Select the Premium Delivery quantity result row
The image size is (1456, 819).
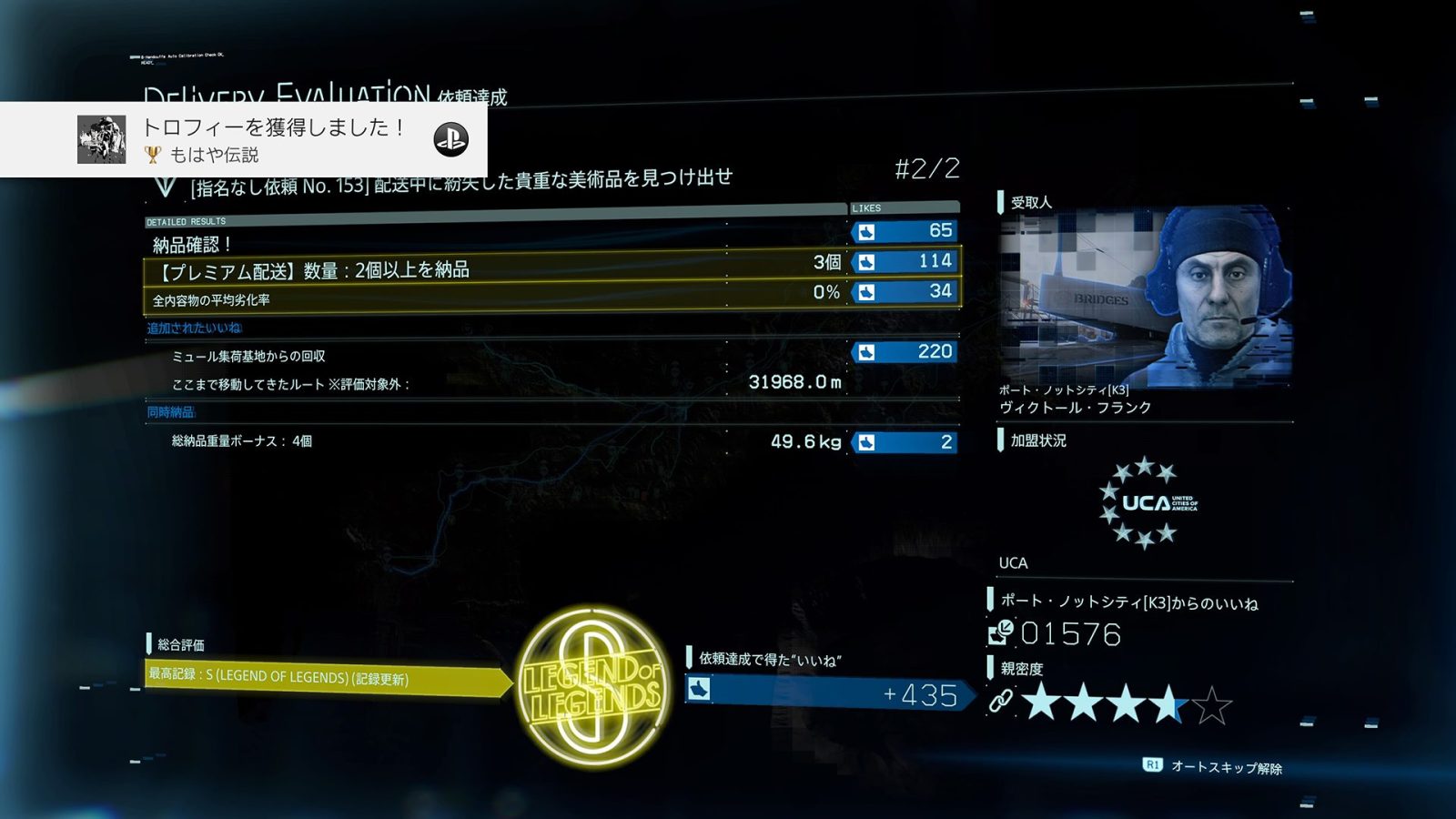point(551,267)
